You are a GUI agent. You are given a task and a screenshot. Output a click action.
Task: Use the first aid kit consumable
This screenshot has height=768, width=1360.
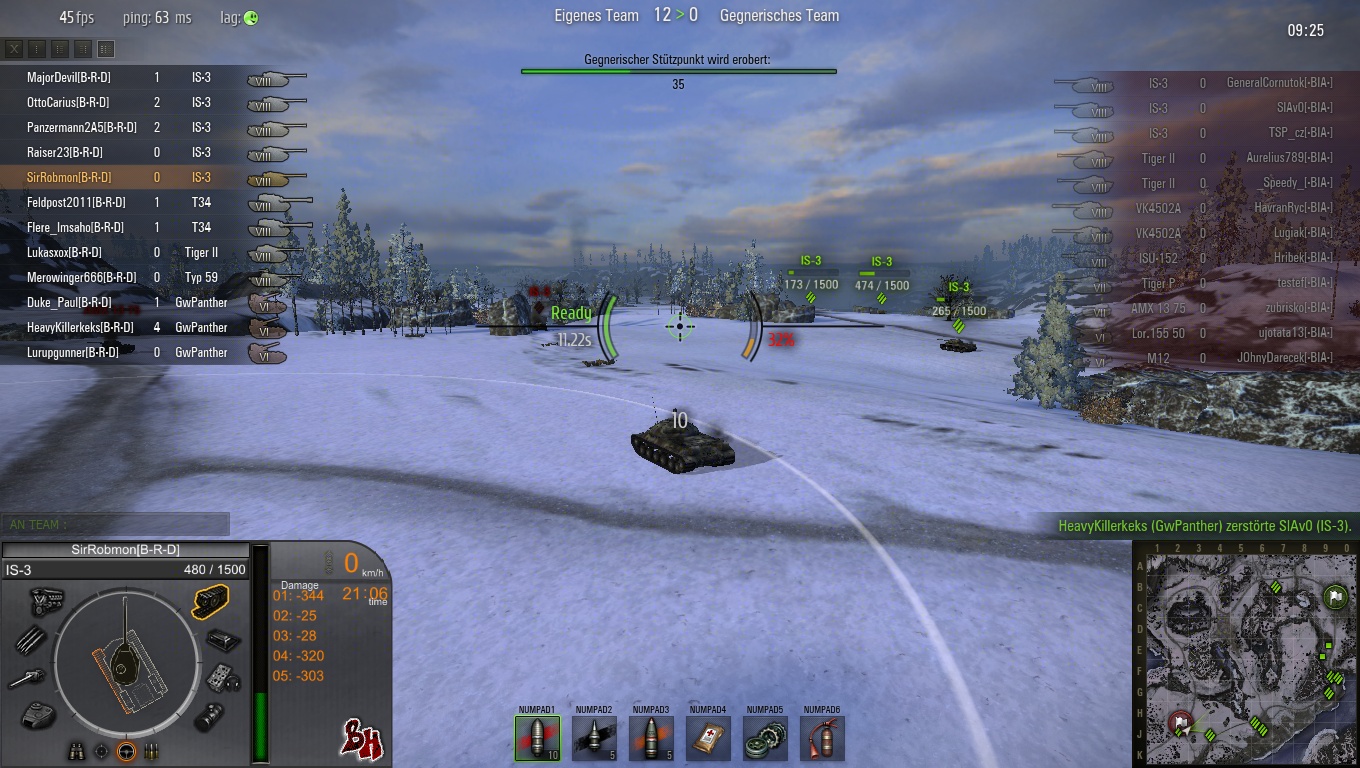point(708,738)
